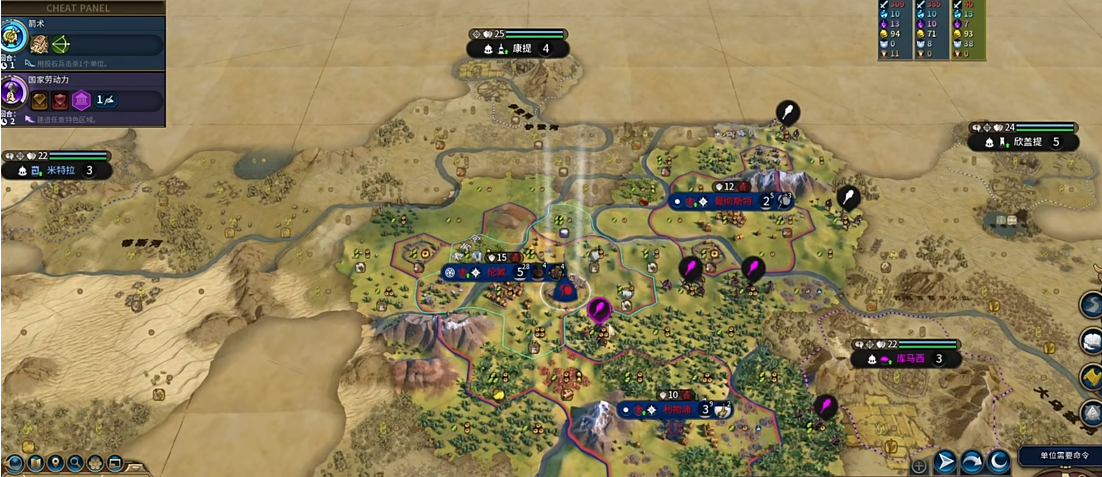Image resolution: width=1102 pixels, height=477 pixels.
Task: Click the 单位需要命令 notification button
Action: (x=1060, y=455)
